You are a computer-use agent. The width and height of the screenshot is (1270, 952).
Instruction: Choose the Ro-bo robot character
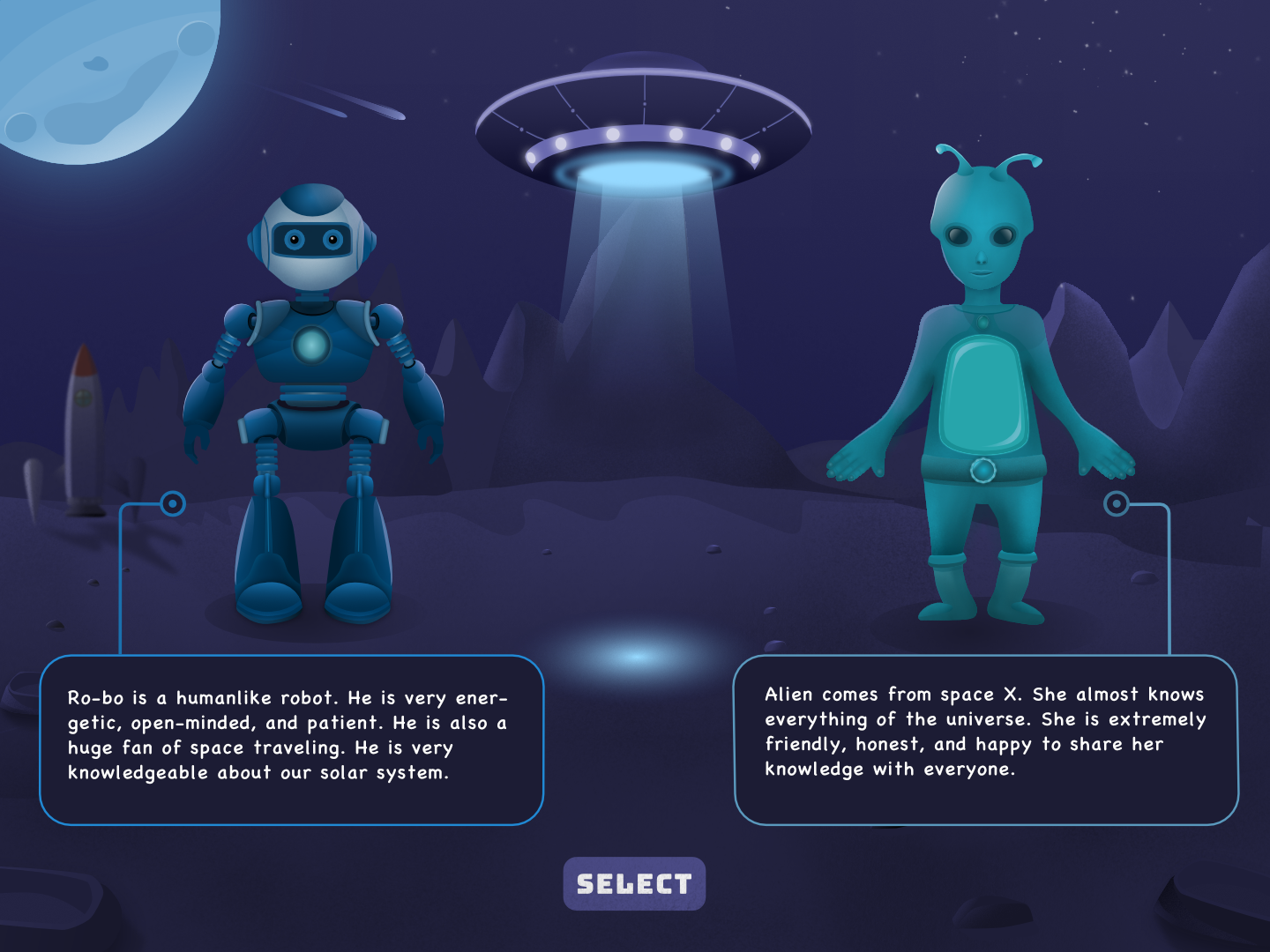pyautogui.click(x=312, y=397)
